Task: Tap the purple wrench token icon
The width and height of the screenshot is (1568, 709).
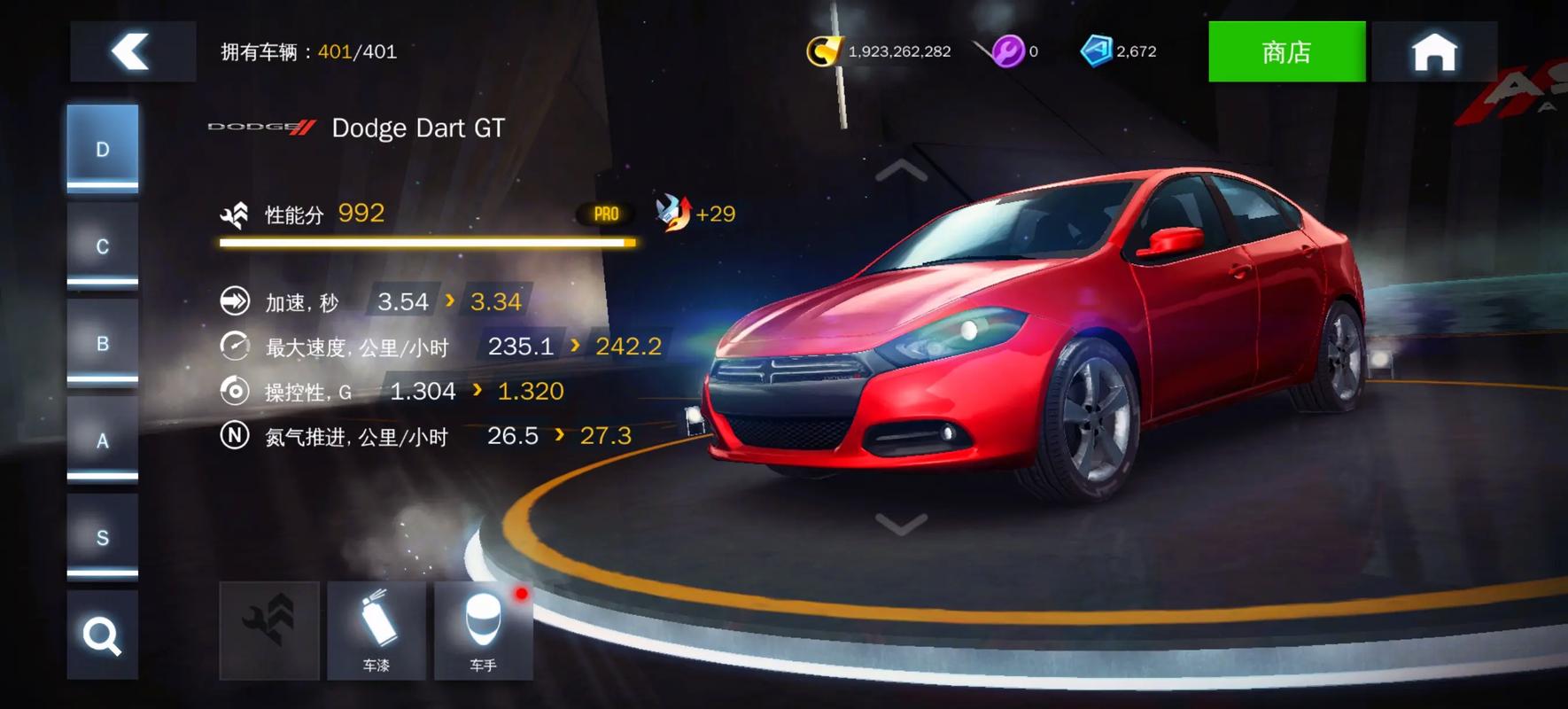Action: (1006, 51)
